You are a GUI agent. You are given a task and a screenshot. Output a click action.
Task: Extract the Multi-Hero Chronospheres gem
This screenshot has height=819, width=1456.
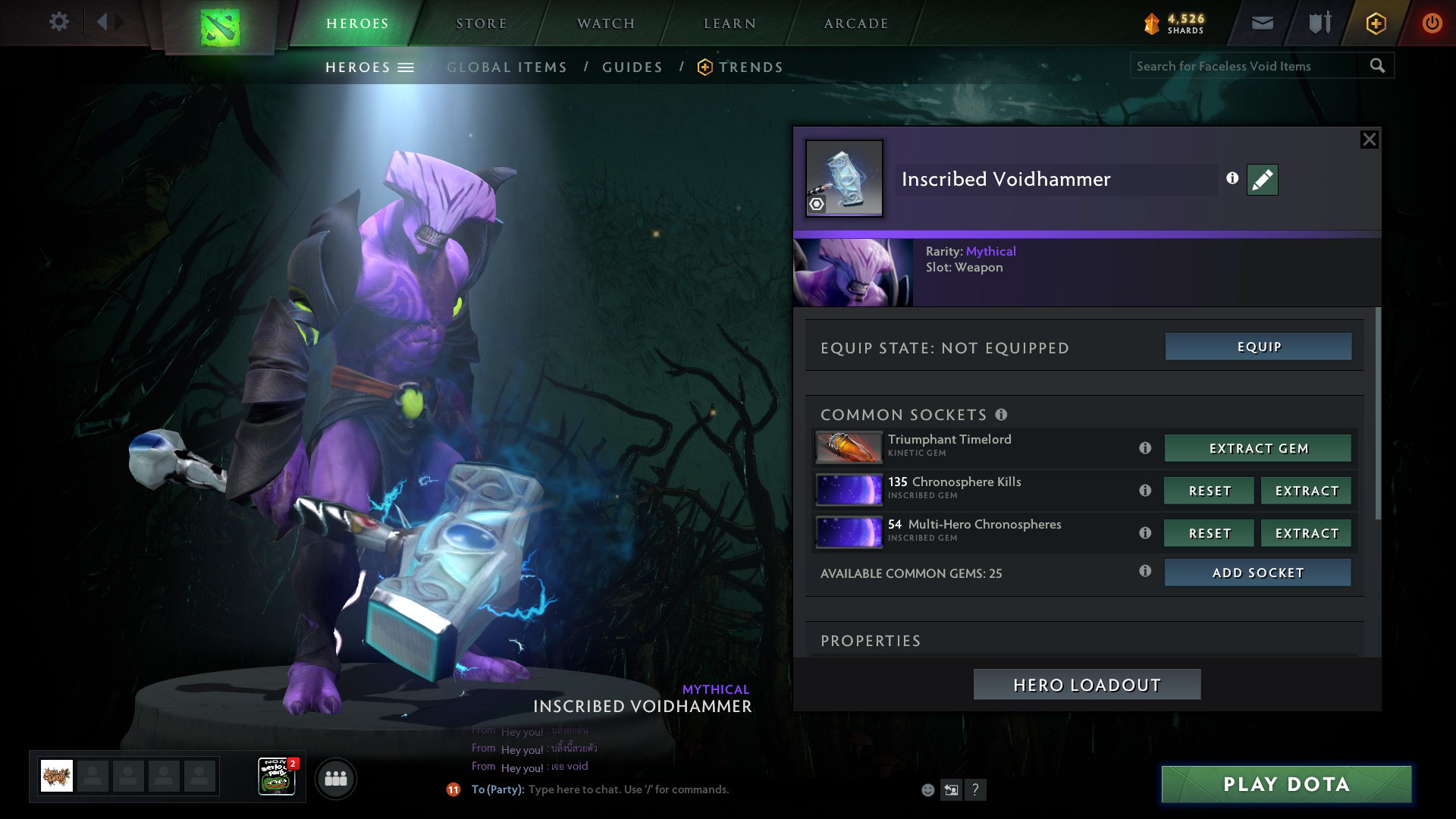click(1307, 533)
